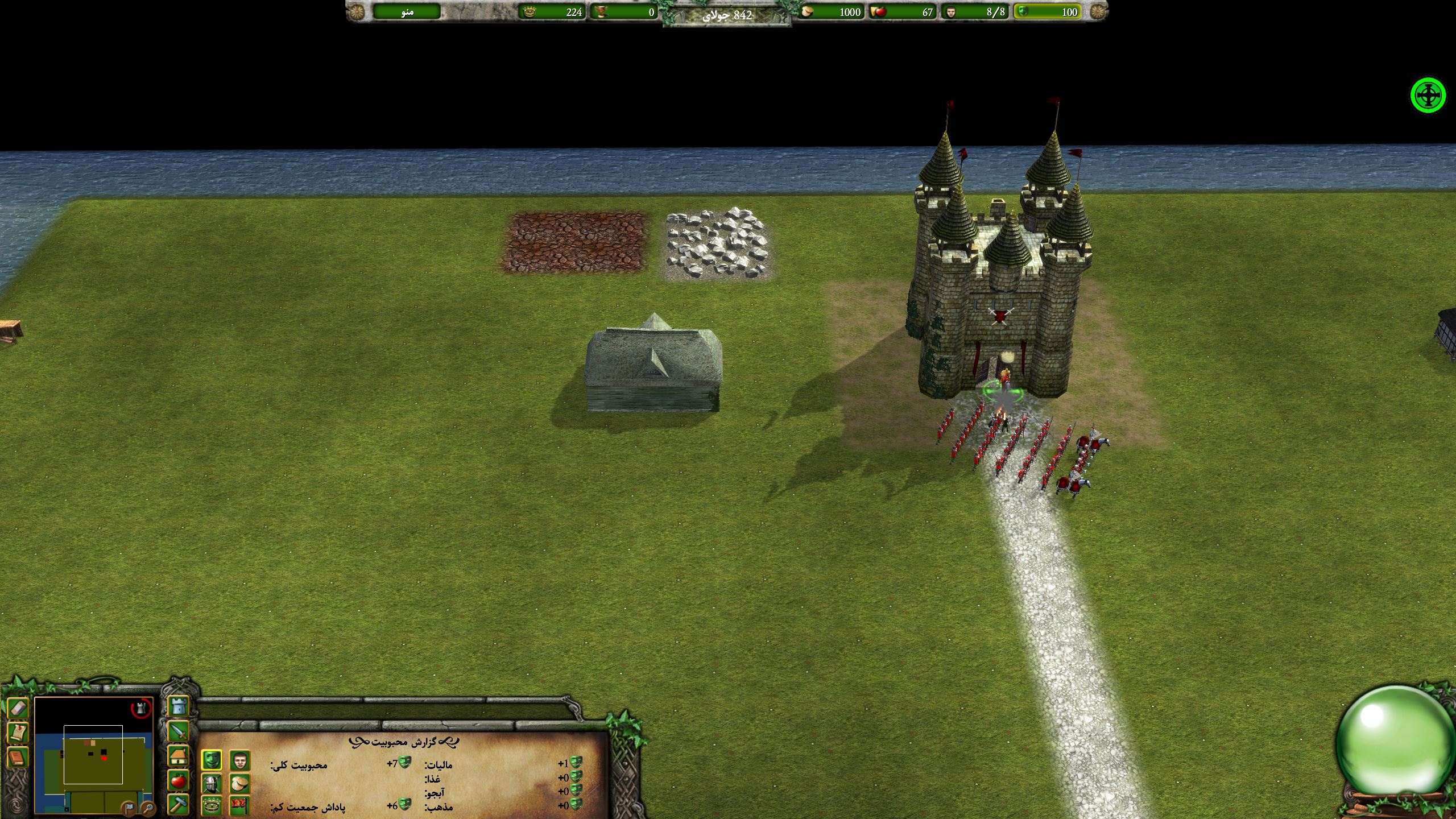Choose the house town buildings category
The height and width of the screenshot is (819, 1456).
tap(179, 756)
